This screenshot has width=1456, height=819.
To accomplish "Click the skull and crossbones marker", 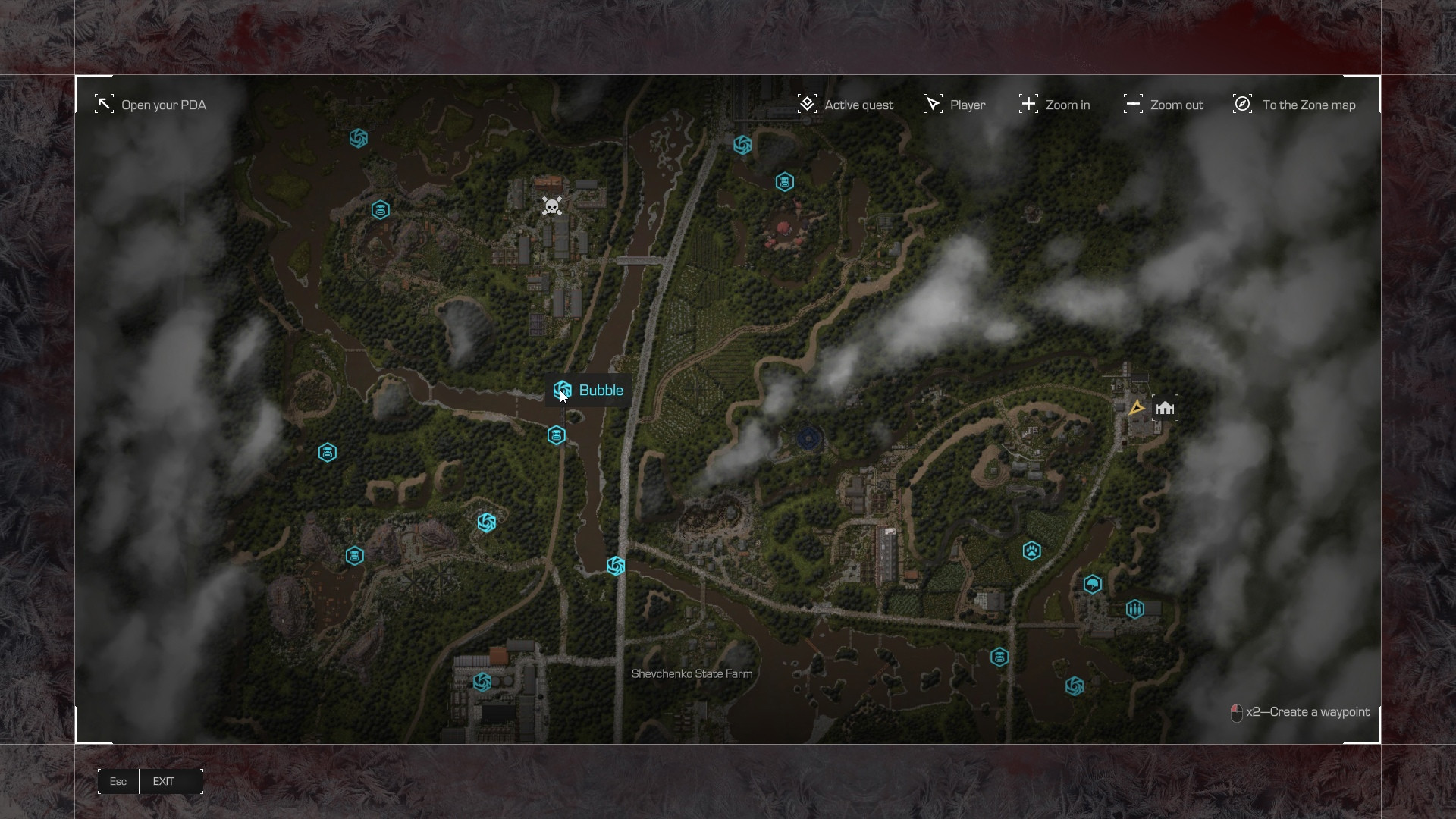I will click(552, 206).
